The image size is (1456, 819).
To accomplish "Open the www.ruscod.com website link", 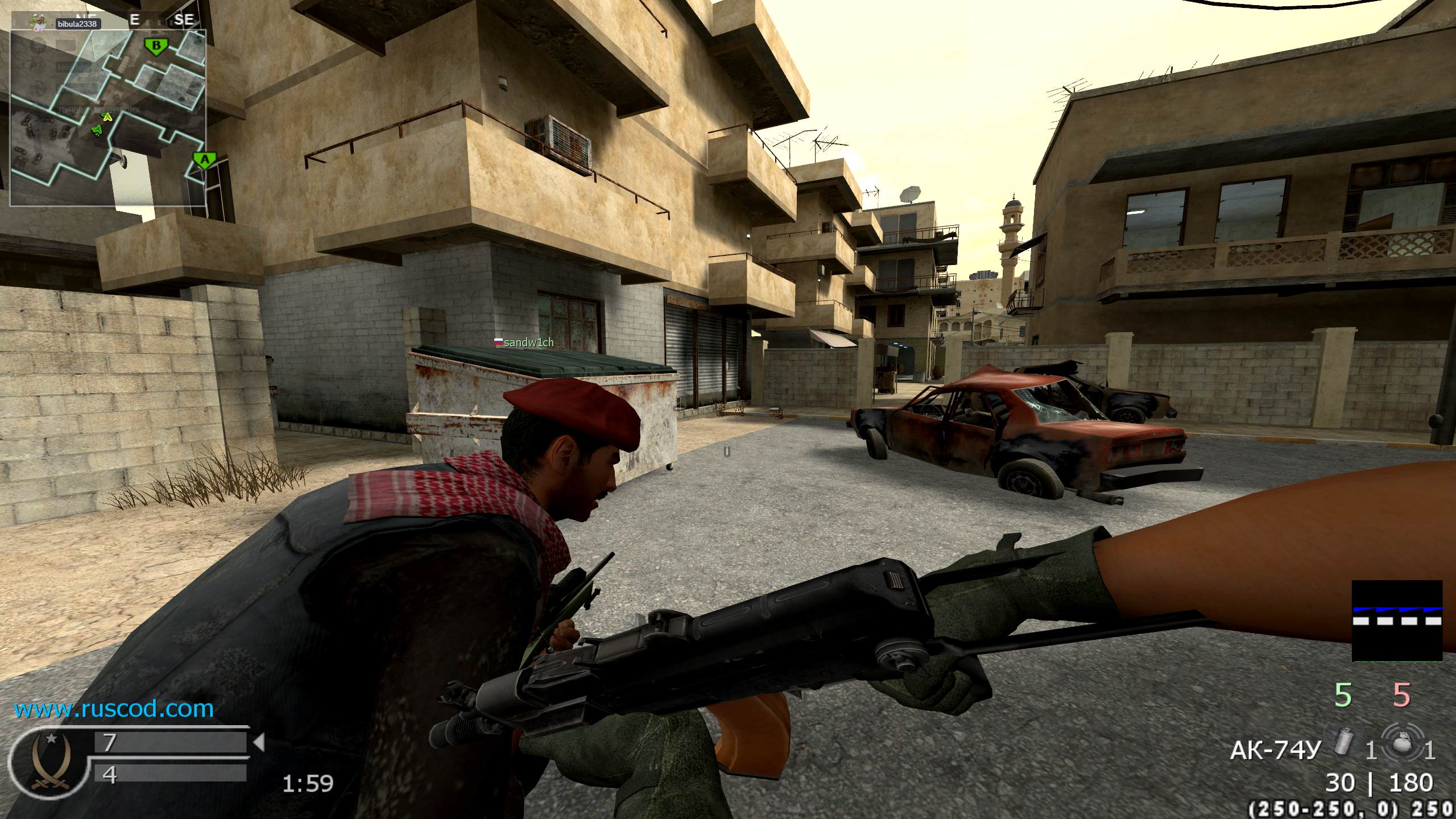I will [x=114, y=709].
